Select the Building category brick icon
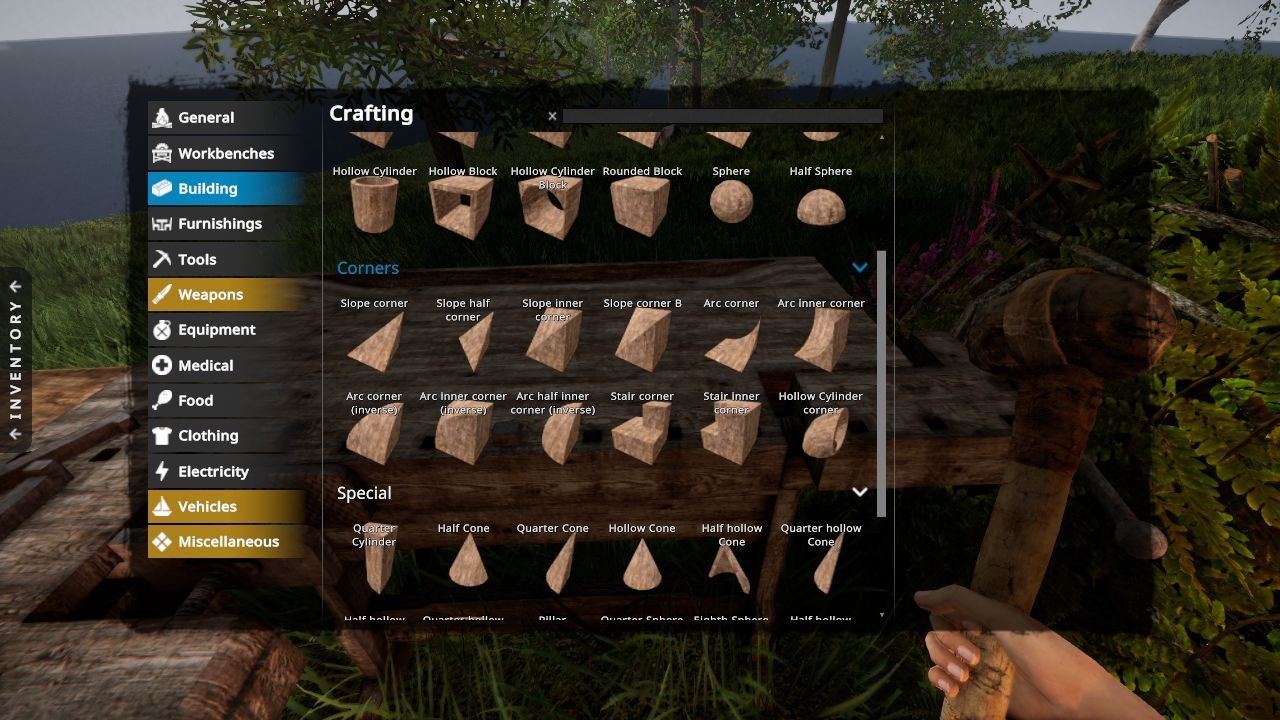 (162, 188)
